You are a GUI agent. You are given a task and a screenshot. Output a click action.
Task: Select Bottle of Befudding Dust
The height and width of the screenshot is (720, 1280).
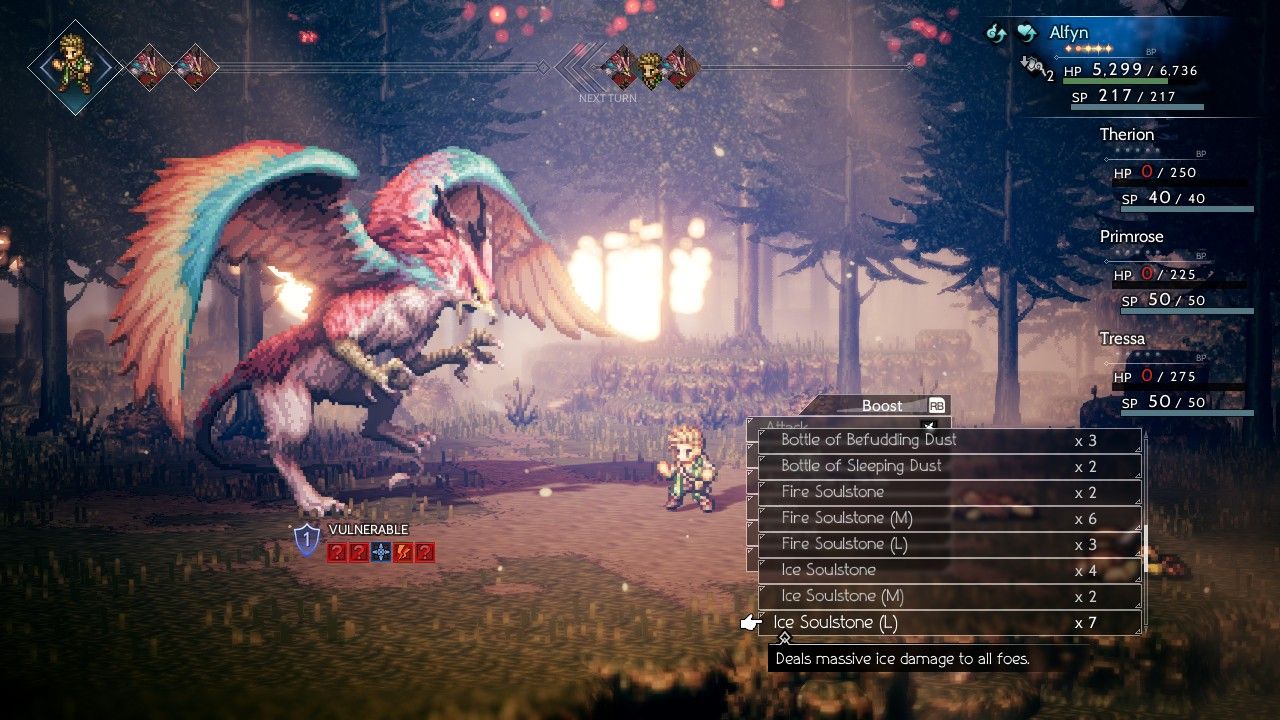coord(868,440)
